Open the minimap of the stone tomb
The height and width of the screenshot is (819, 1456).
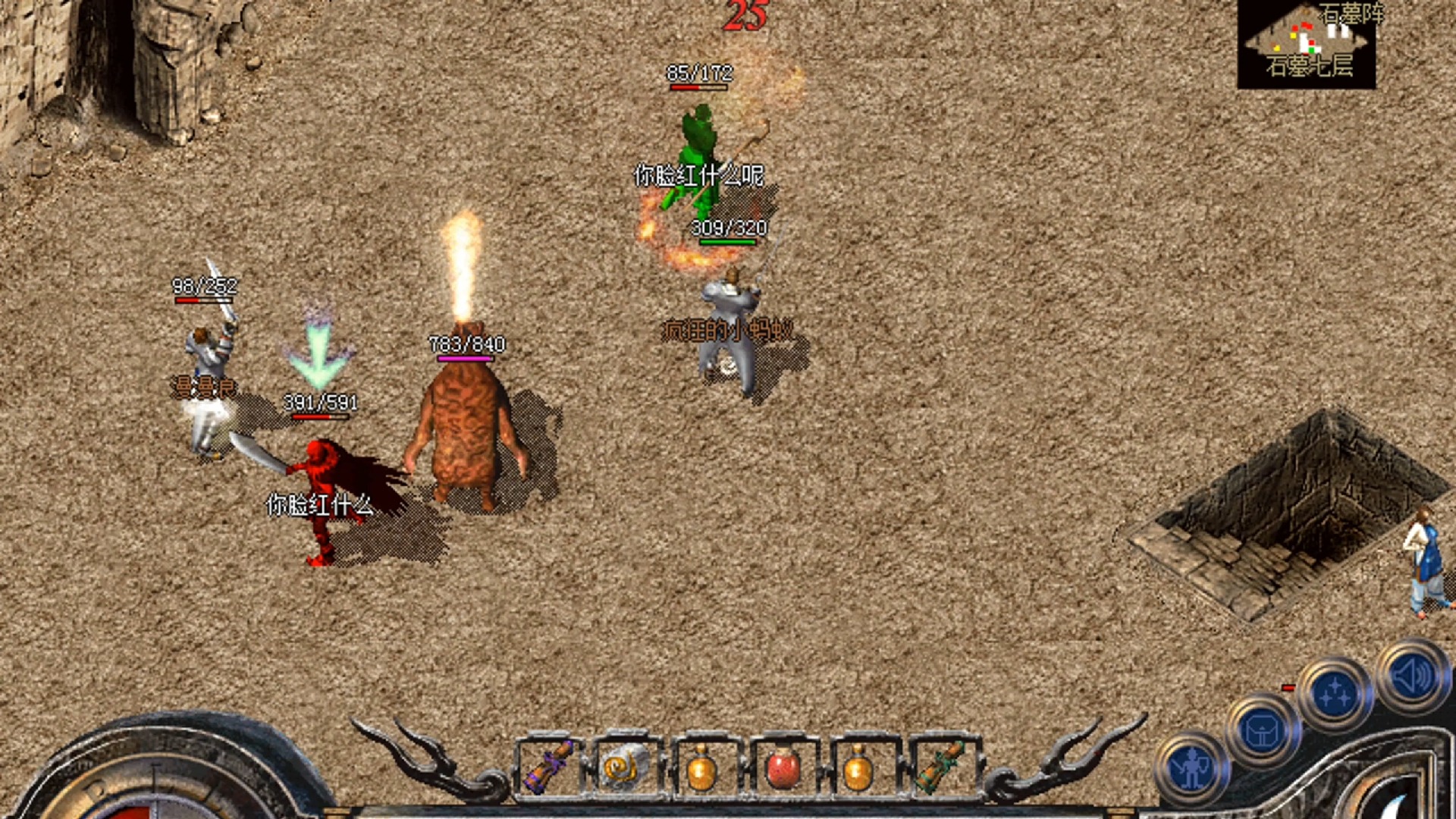click(x=1306, y=44)
